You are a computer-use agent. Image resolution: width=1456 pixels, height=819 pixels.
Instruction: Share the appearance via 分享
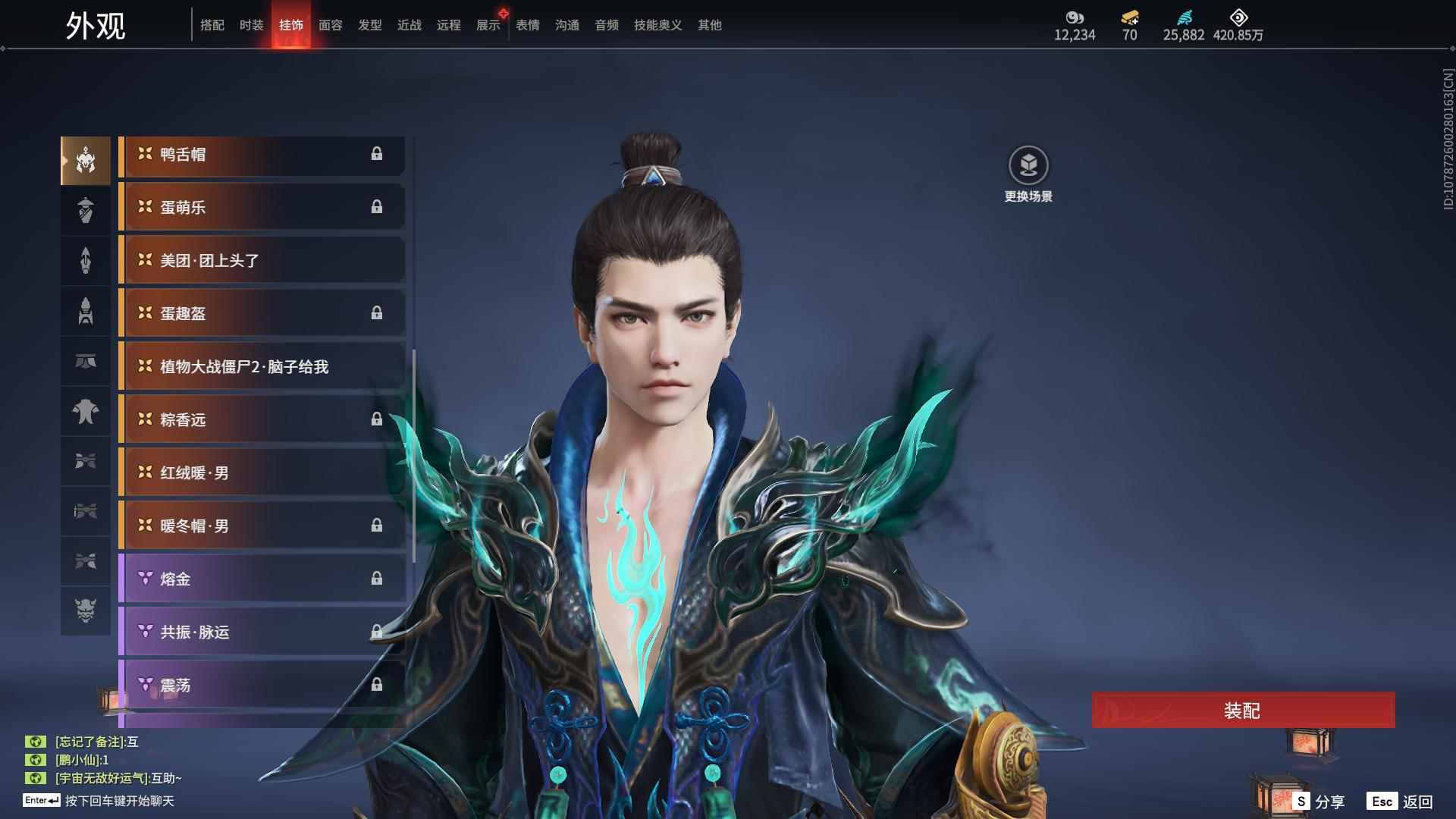pos(1320,802)
